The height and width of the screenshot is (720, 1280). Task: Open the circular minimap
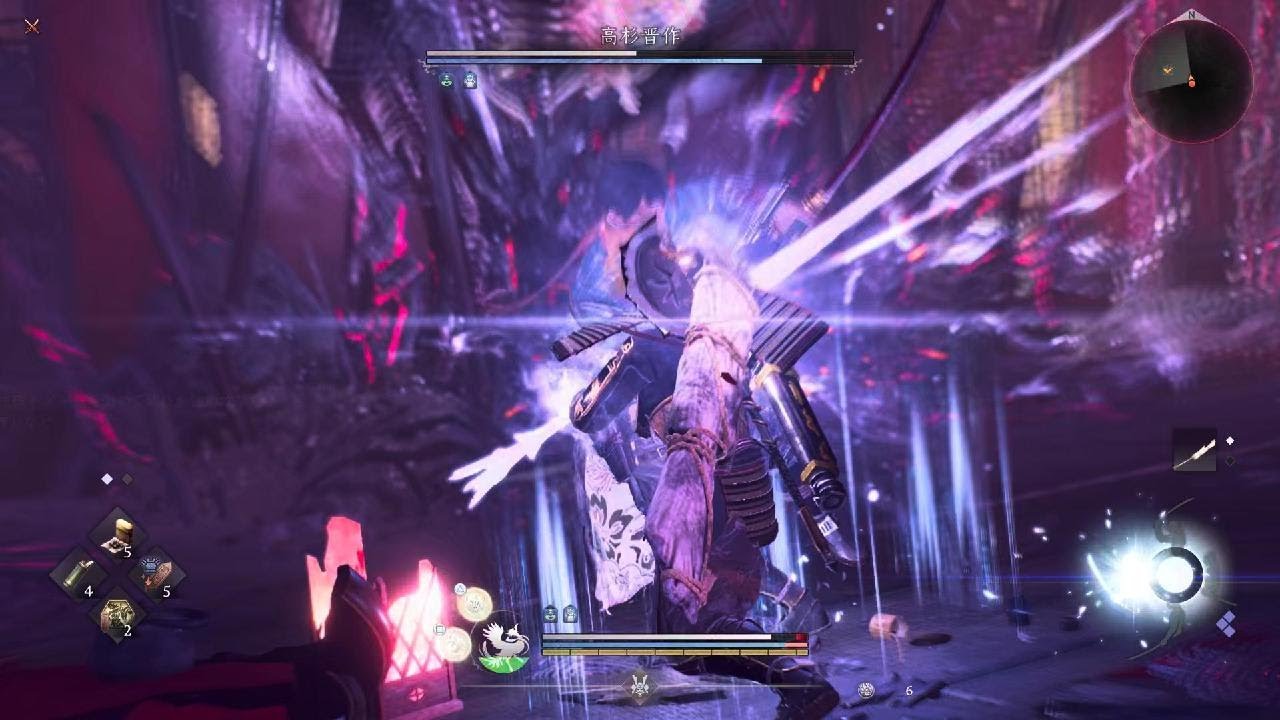click(1191, 82)
